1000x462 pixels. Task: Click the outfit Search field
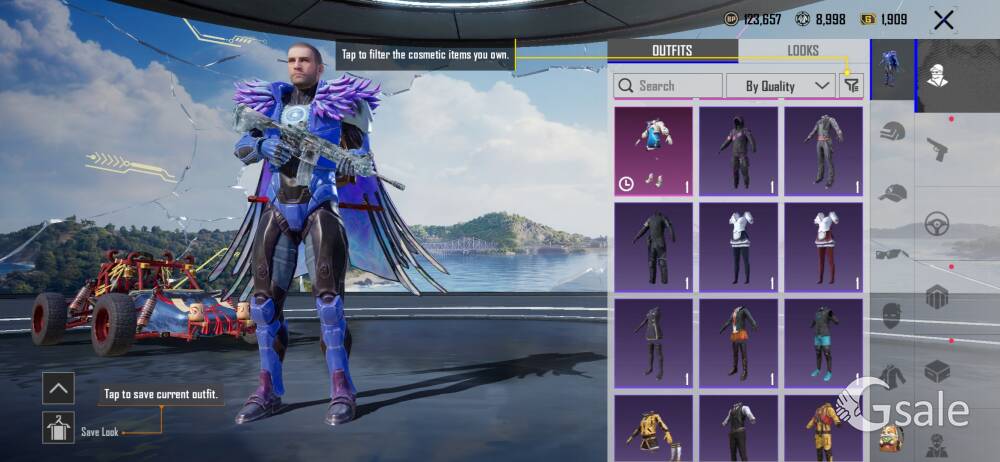tap(668, 86)
